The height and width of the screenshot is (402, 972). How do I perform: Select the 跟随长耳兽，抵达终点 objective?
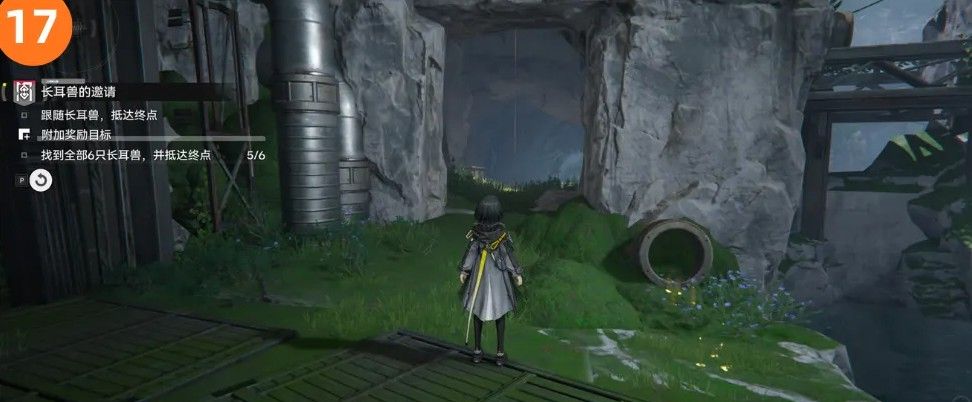pyautogui.click(x=99, y=115)
